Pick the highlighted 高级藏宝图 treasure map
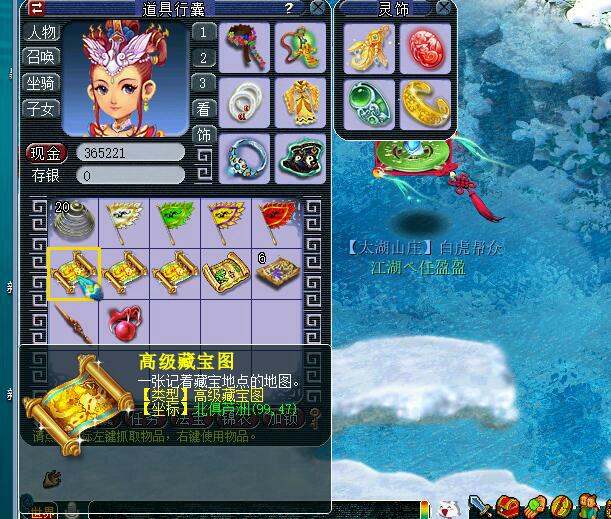The image size is (611, 519). click(73, 272)
